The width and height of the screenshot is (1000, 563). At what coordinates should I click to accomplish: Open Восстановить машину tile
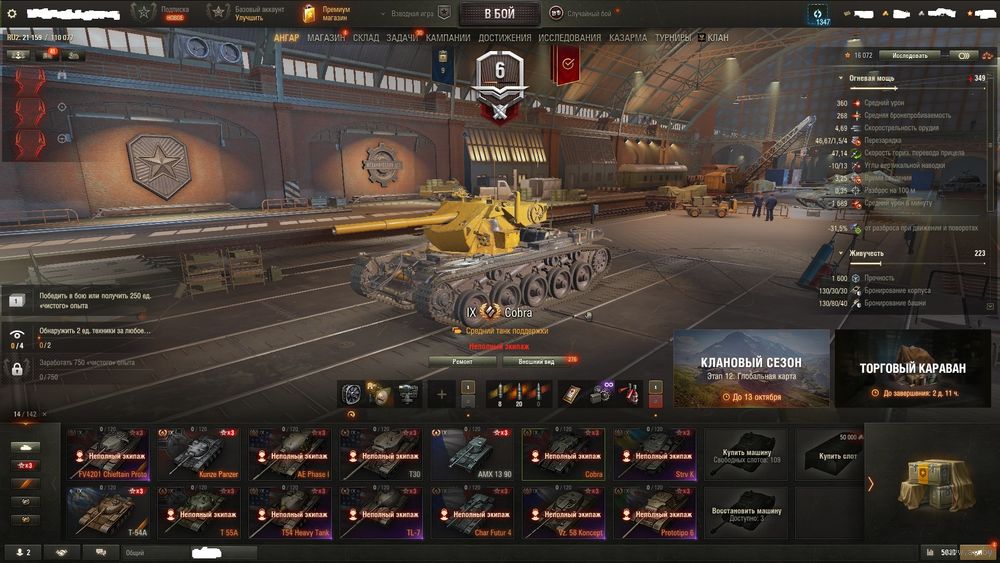point(746,512)
